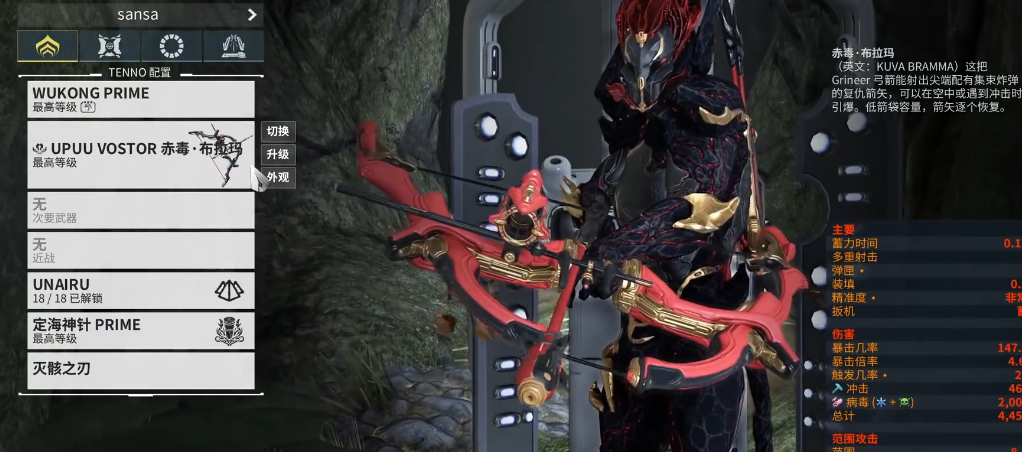Open the 升级 (upgrade) option
Viewport: 1022px width, 452px height.
[278, 155]
